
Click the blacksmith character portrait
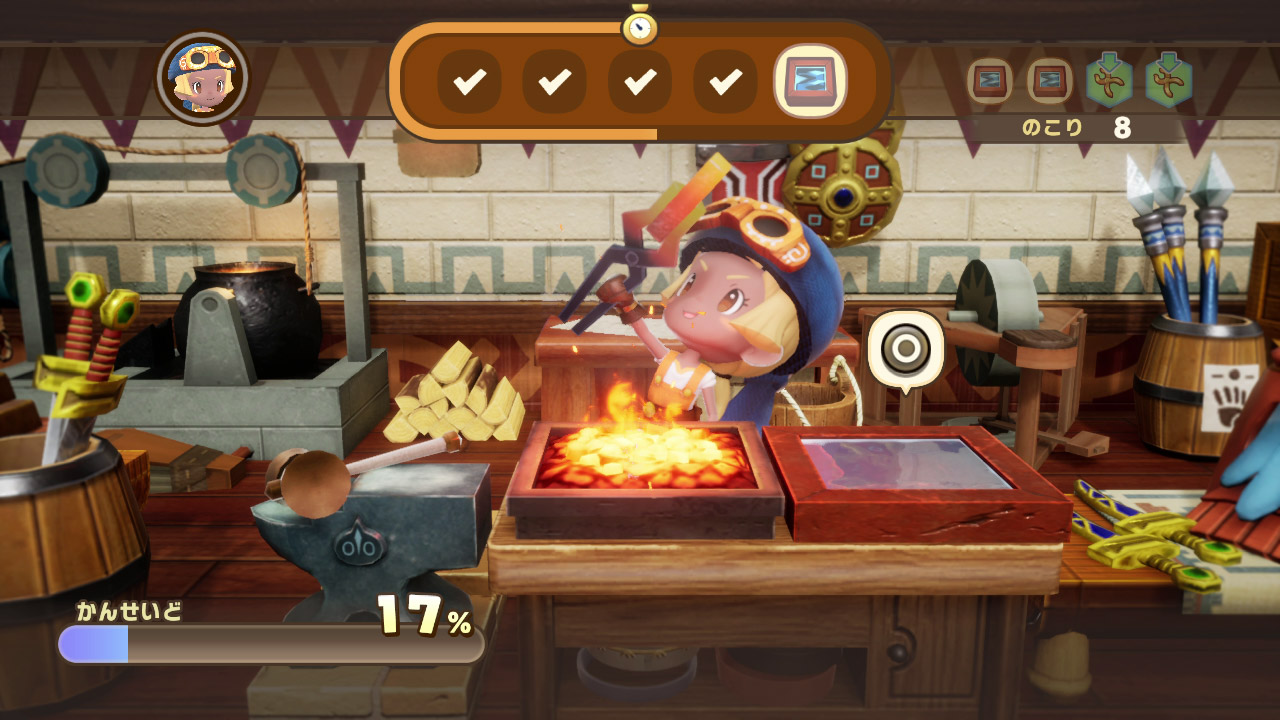[203, 77]
